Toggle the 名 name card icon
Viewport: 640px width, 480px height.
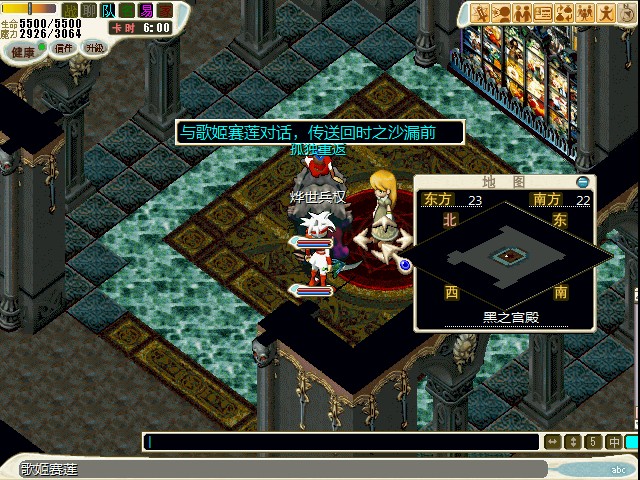(127, 10)
